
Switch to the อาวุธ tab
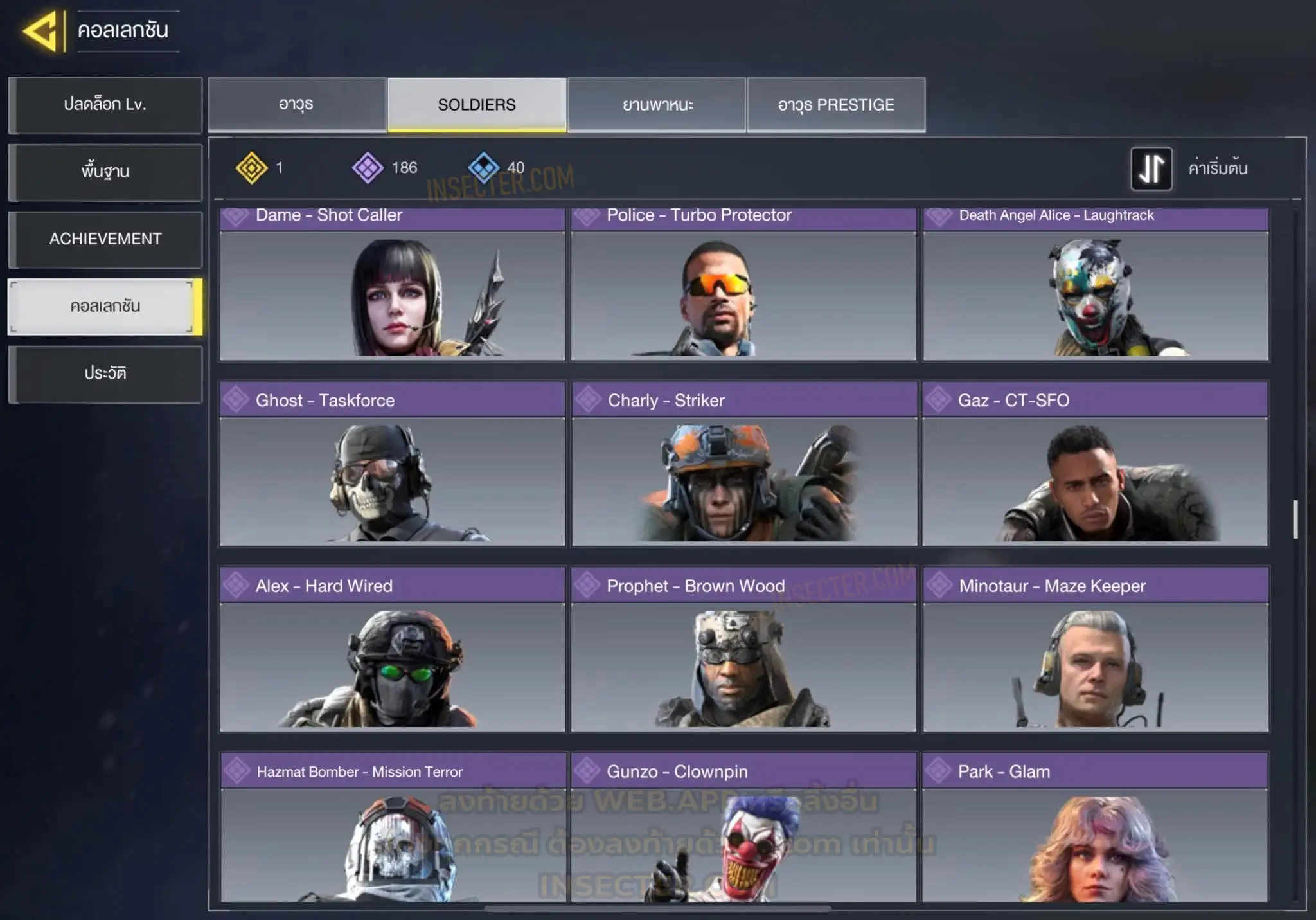297,105
